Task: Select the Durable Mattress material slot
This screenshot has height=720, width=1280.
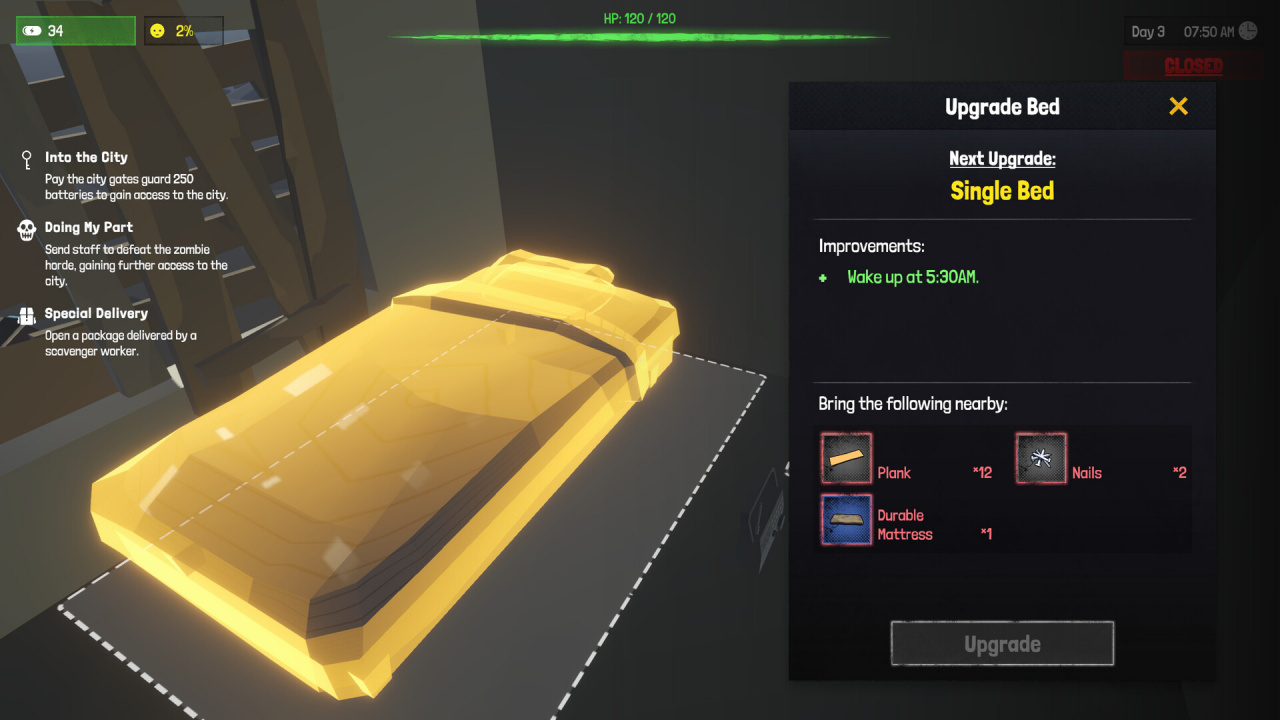Action: coord(846,520)
